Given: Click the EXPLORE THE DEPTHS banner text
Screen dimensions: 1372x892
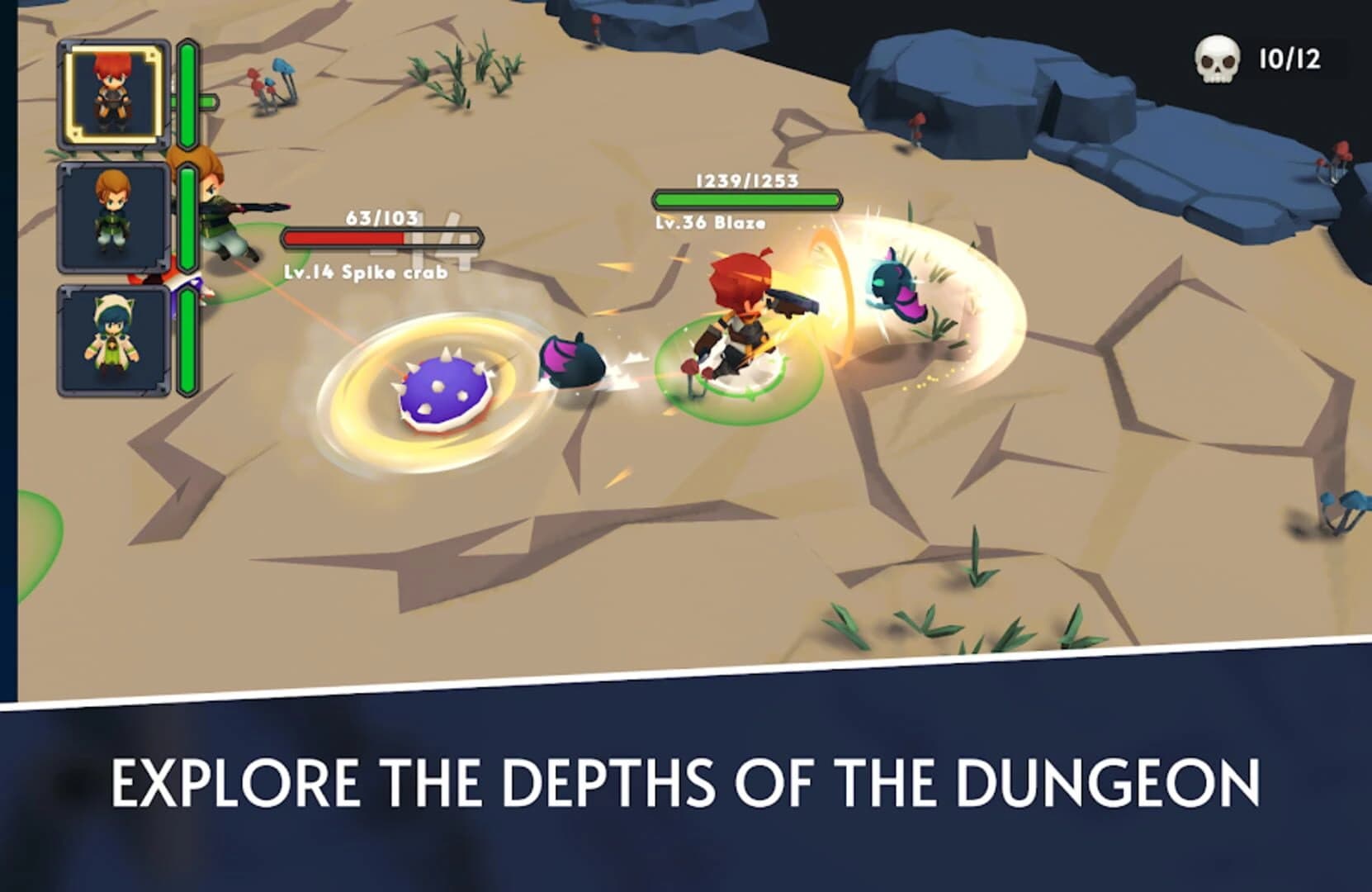Looking at the screenshot, I should click(685, 780).
